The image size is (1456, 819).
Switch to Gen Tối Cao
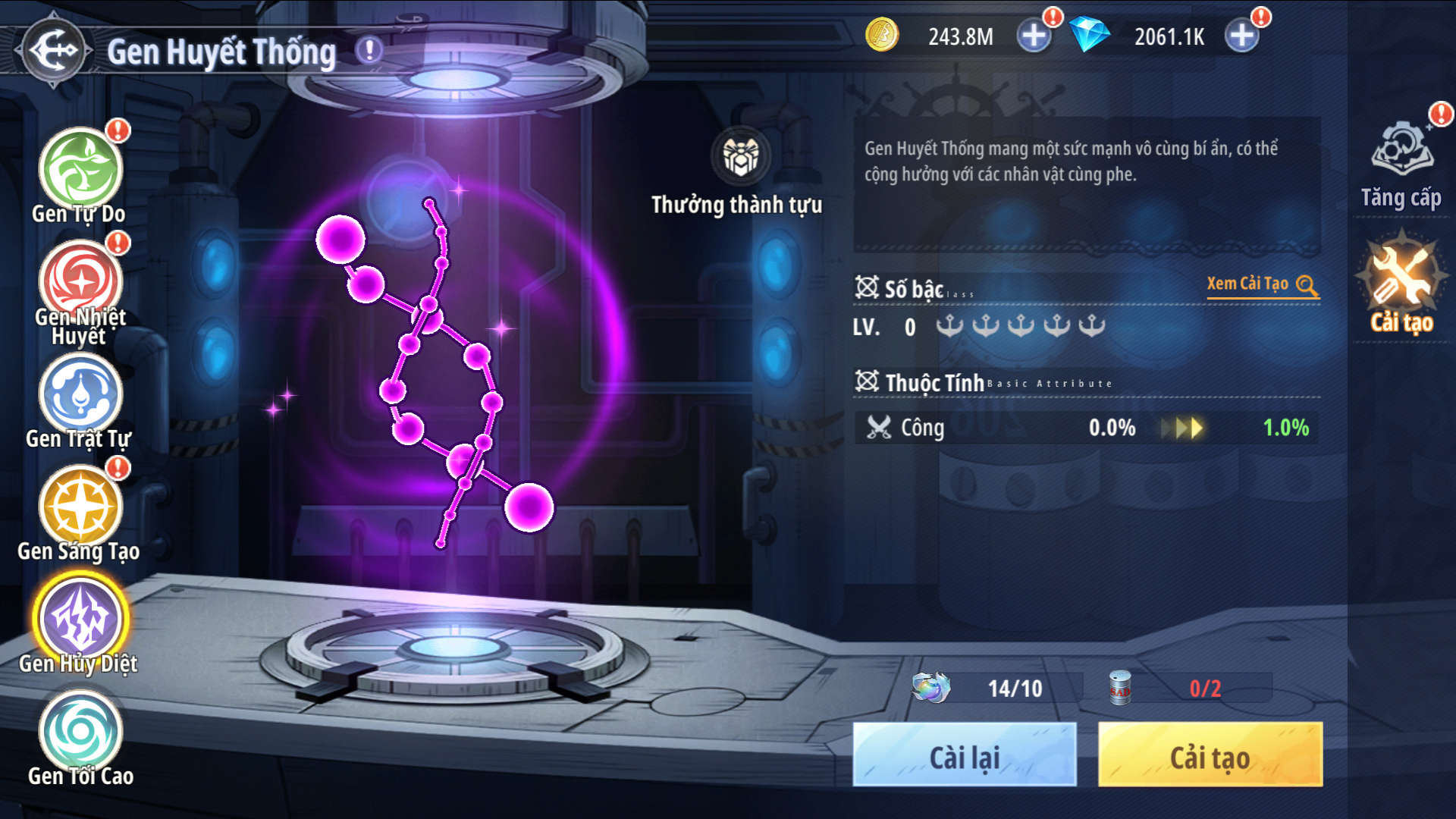pyautogui.click(x=80, y=731)
